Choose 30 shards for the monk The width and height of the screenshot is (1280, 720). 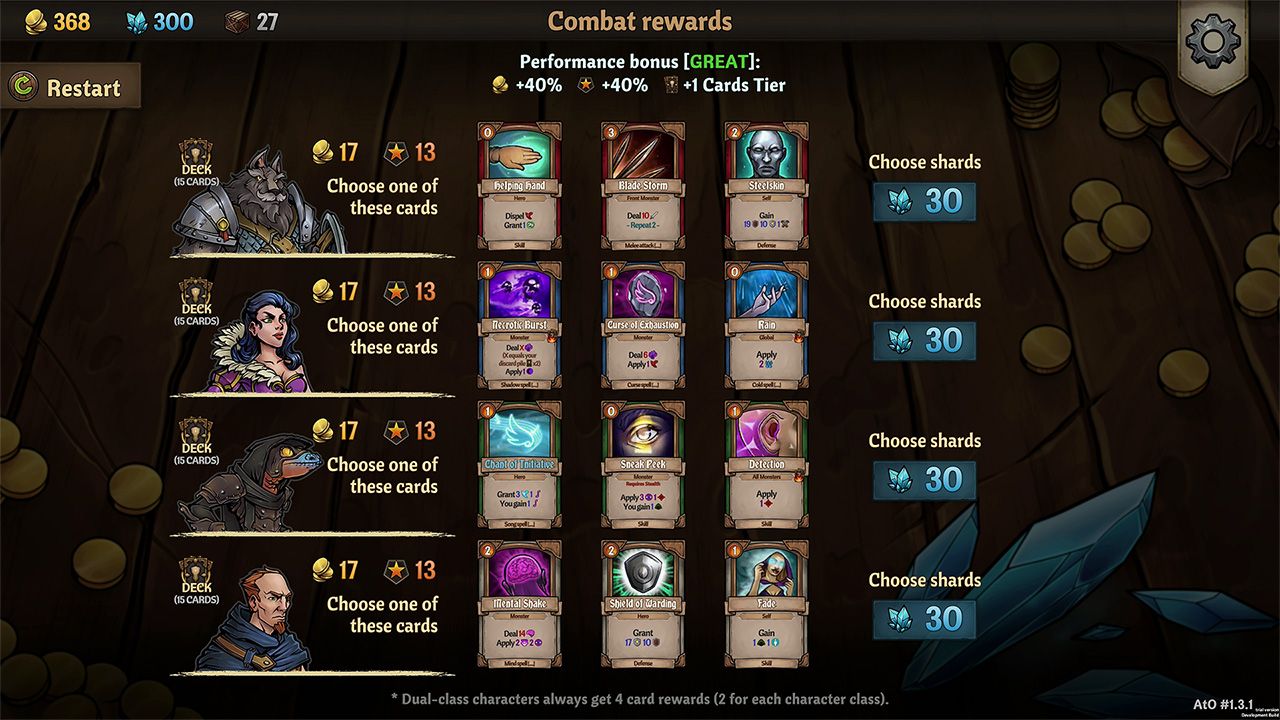click(923, 619)
